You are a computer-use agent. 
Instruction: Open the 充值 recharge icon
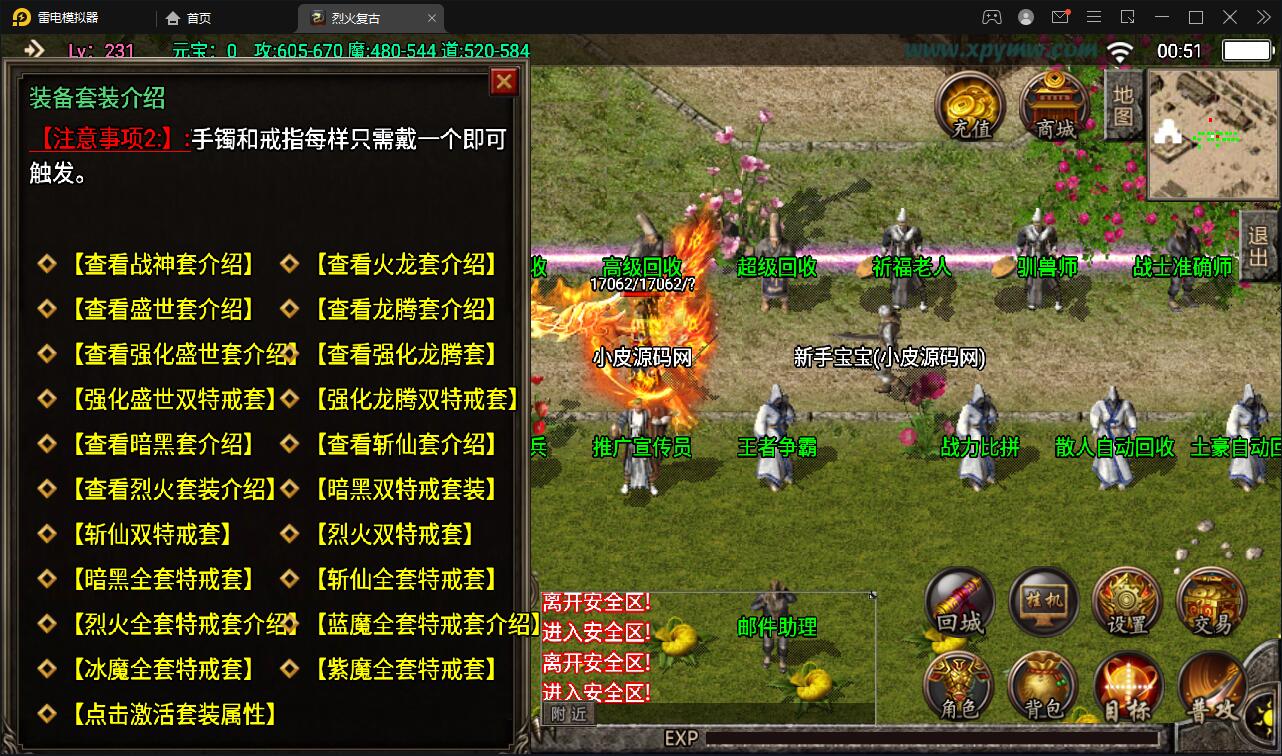click(966, 102)
